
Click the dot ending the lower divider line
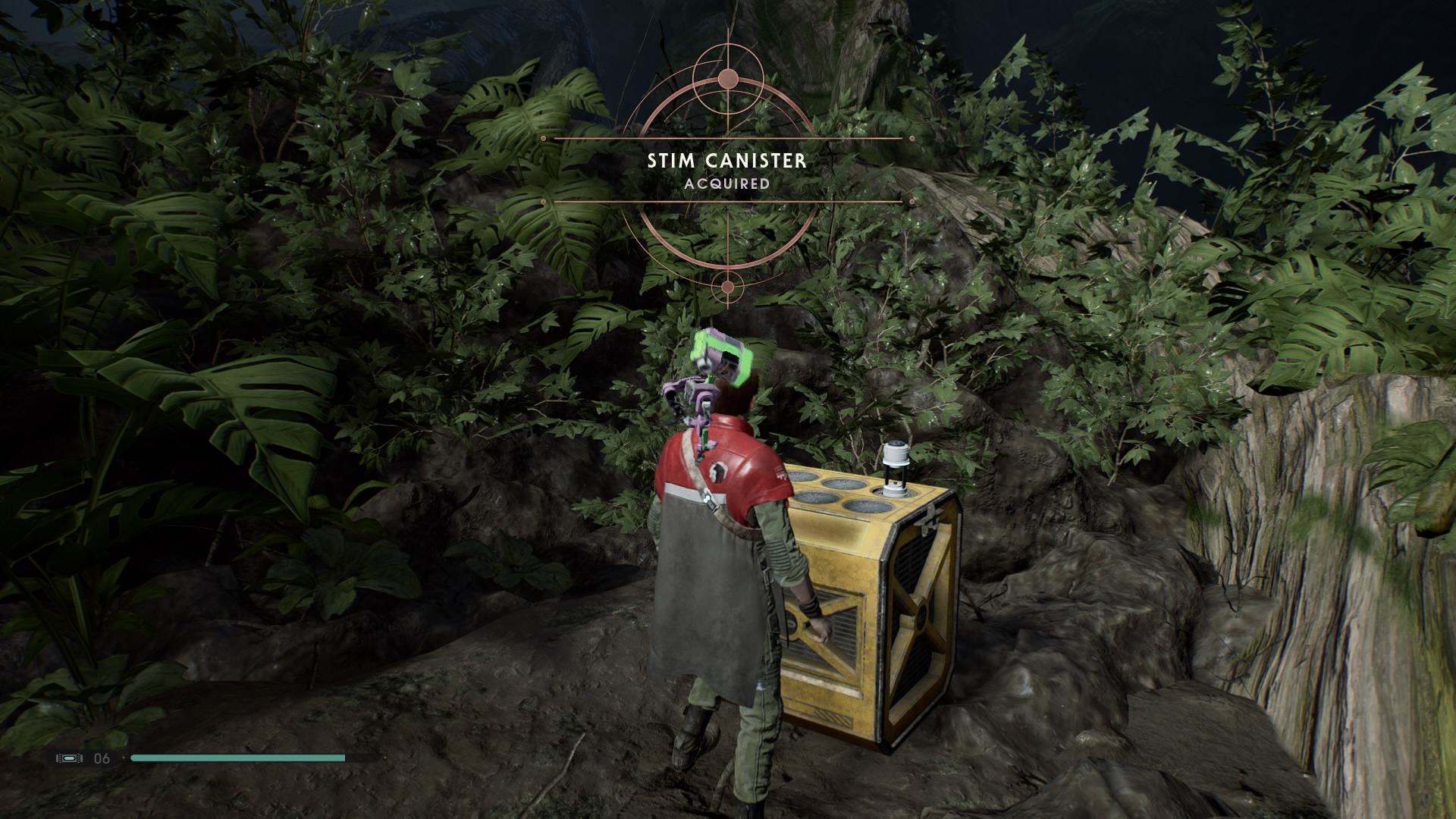coord(910,200)
